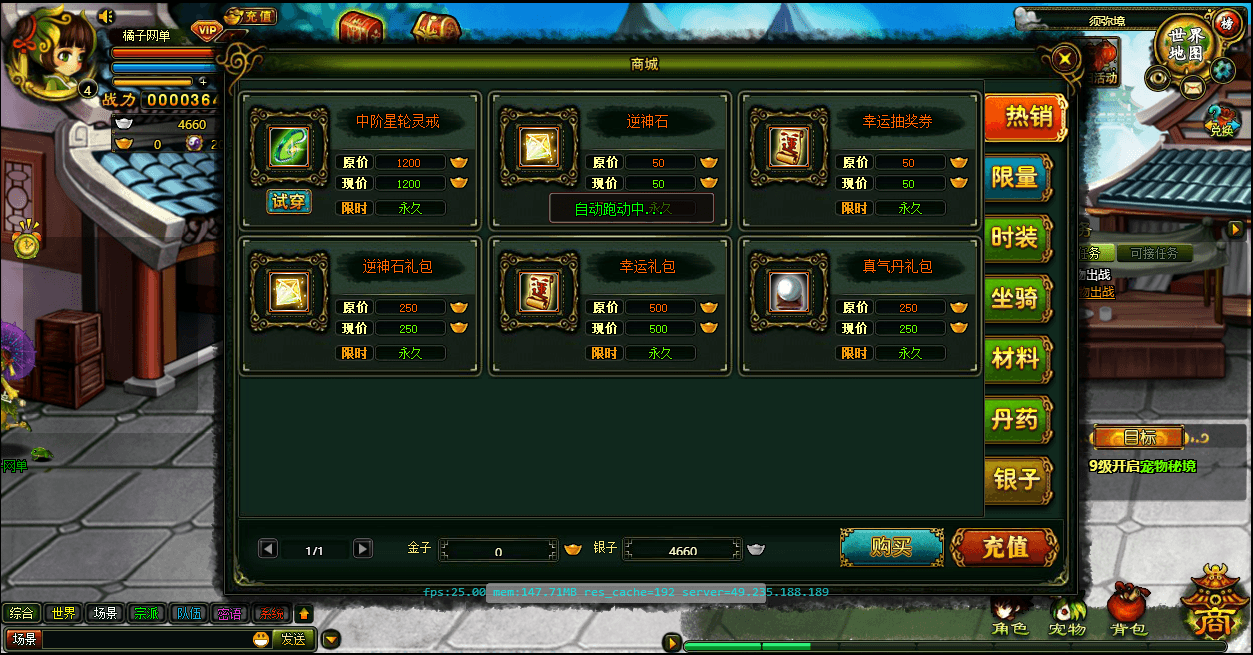This screenshot has width=1253, height=655.
Task: Show the 坐骑 mounts category
Action: click(x=1017, y=298)
